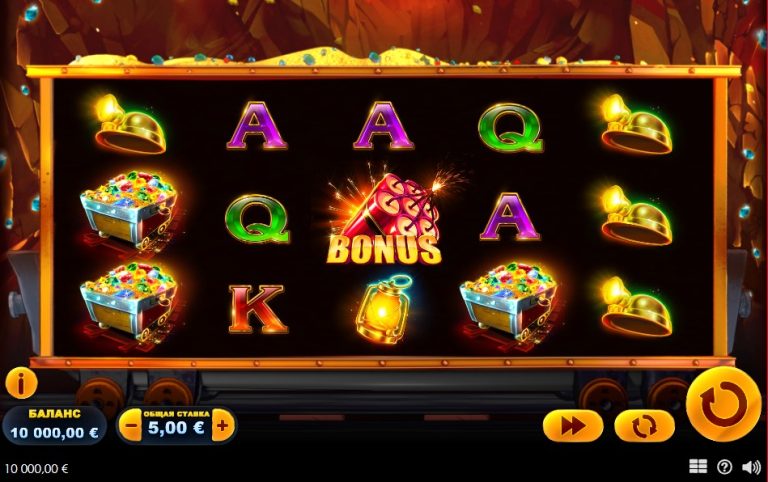Viewport: 768px width, 482px height.
Task: Open autoplay with the circular arrows button
Action: 644,426
